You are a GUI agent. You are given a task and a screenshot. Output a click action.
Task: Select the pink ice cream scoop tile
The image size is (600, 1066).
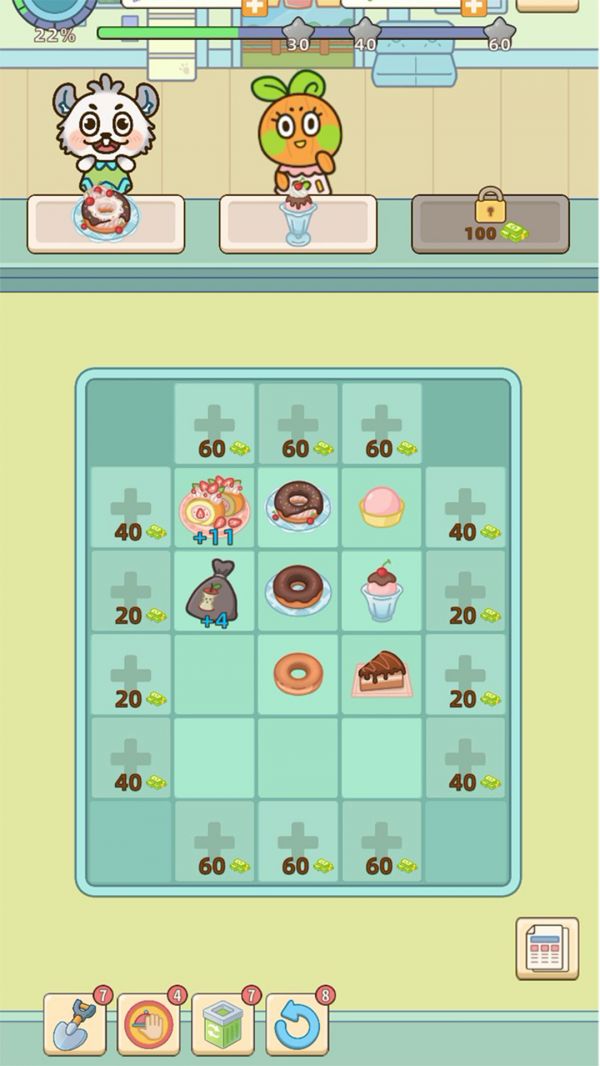381,506
